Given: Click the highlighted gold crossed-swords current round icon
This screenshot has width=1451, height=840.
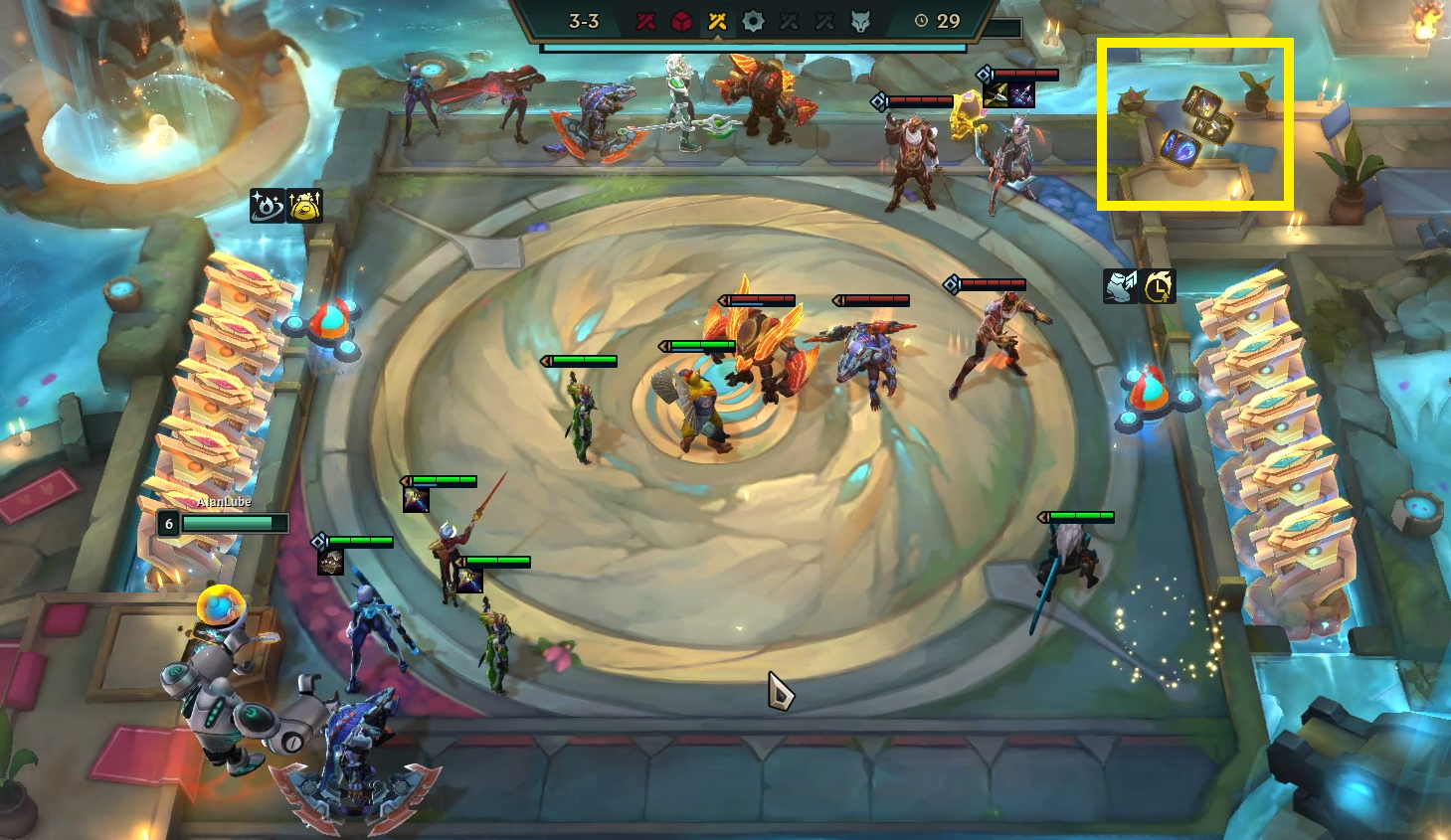Looking at the screenshot, I should (x=717, y=21).
